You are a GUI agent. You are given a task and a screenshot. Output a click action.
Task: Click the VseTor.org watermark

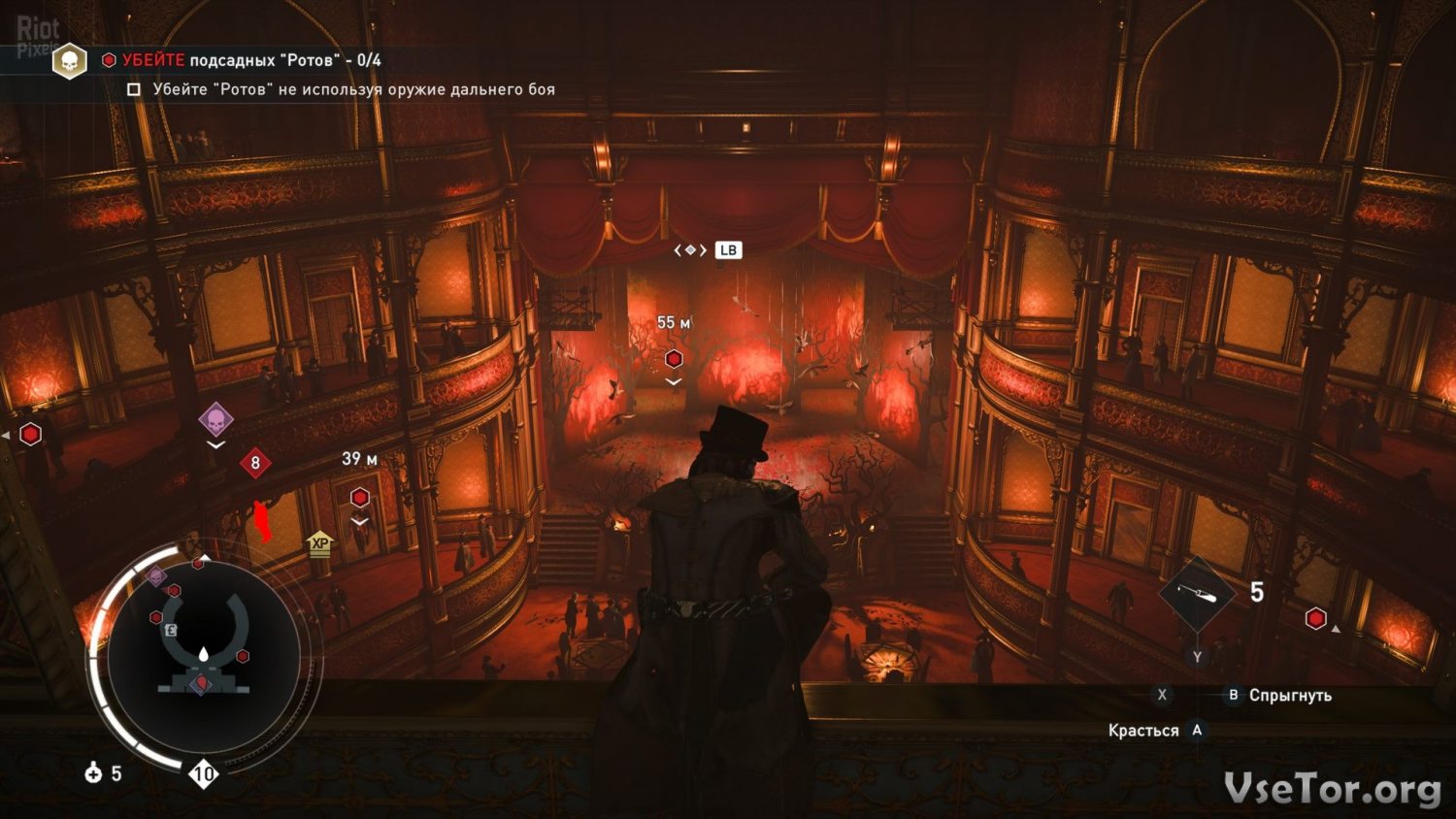pos(1332,789)
